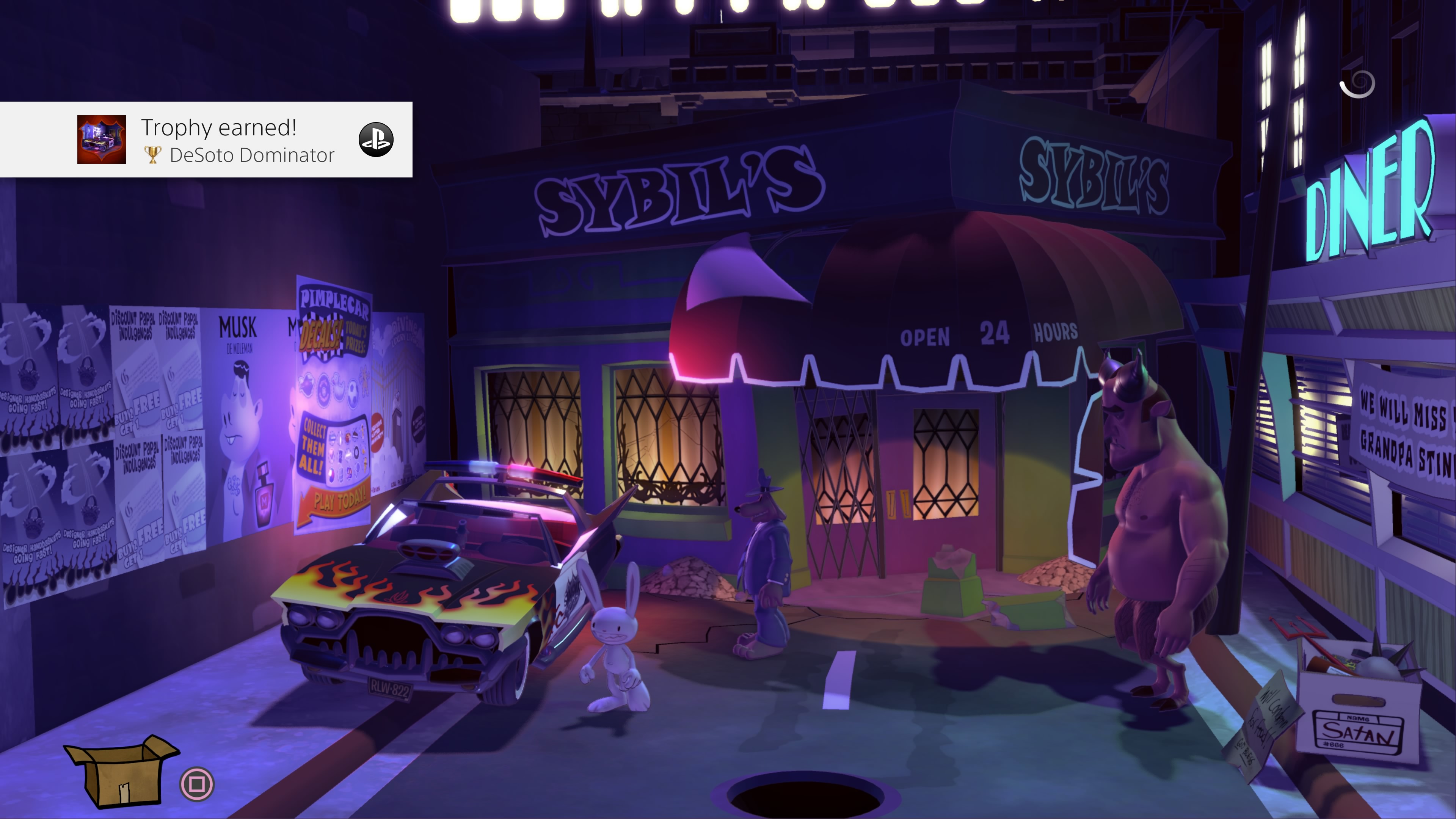
Task: Select the trophy thumbnail image
Action: (102, 140)
